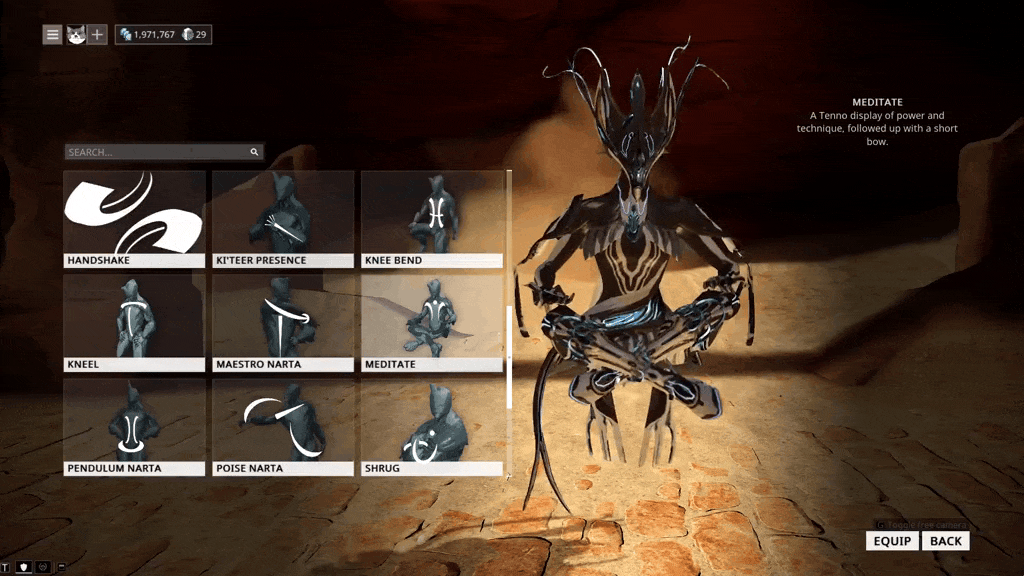Select the Handshake emote tile
1024x576 pixels.
(134, 218)
